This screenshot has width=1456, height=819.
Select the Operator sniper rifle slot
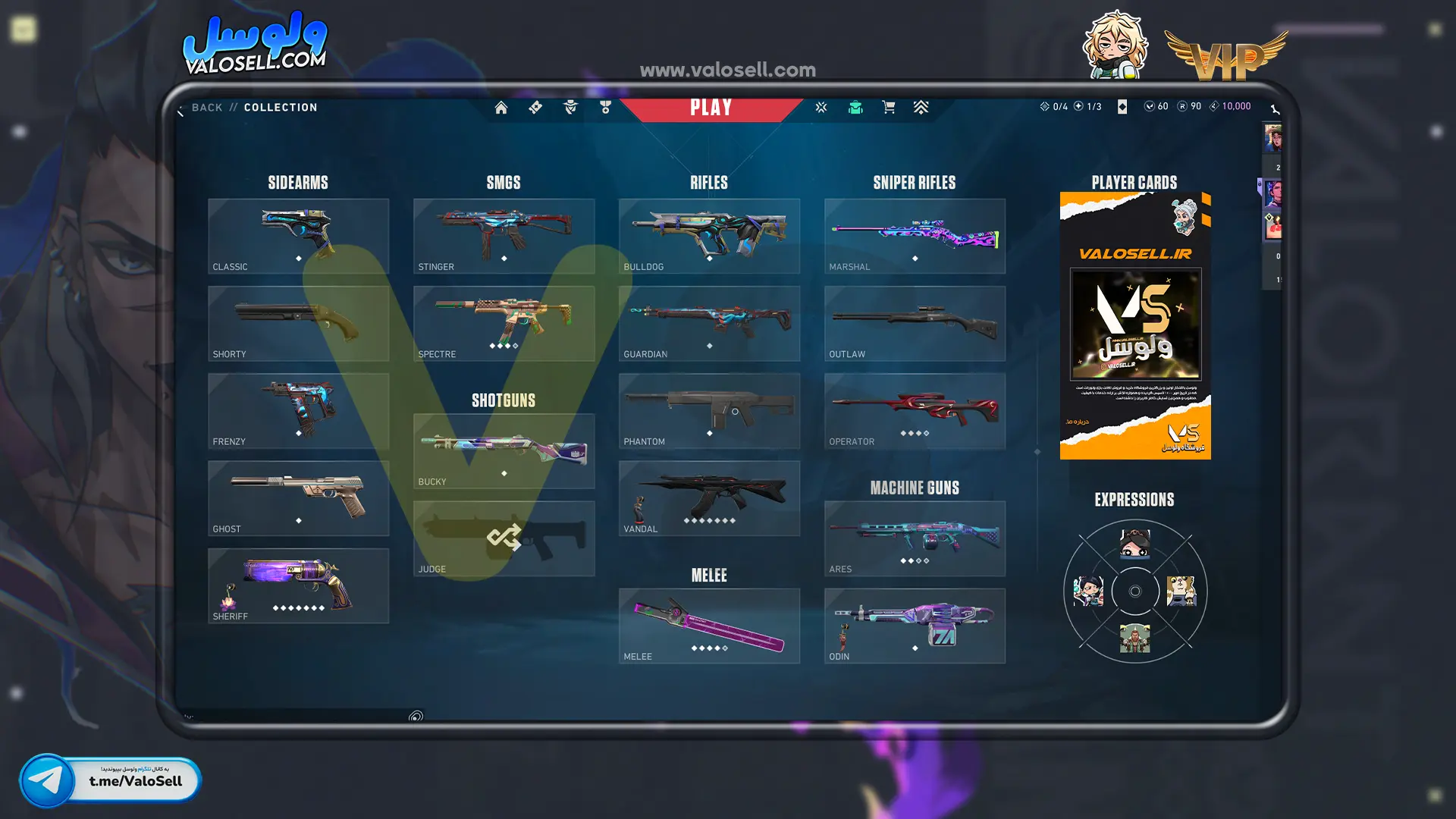tap(915, 410)
